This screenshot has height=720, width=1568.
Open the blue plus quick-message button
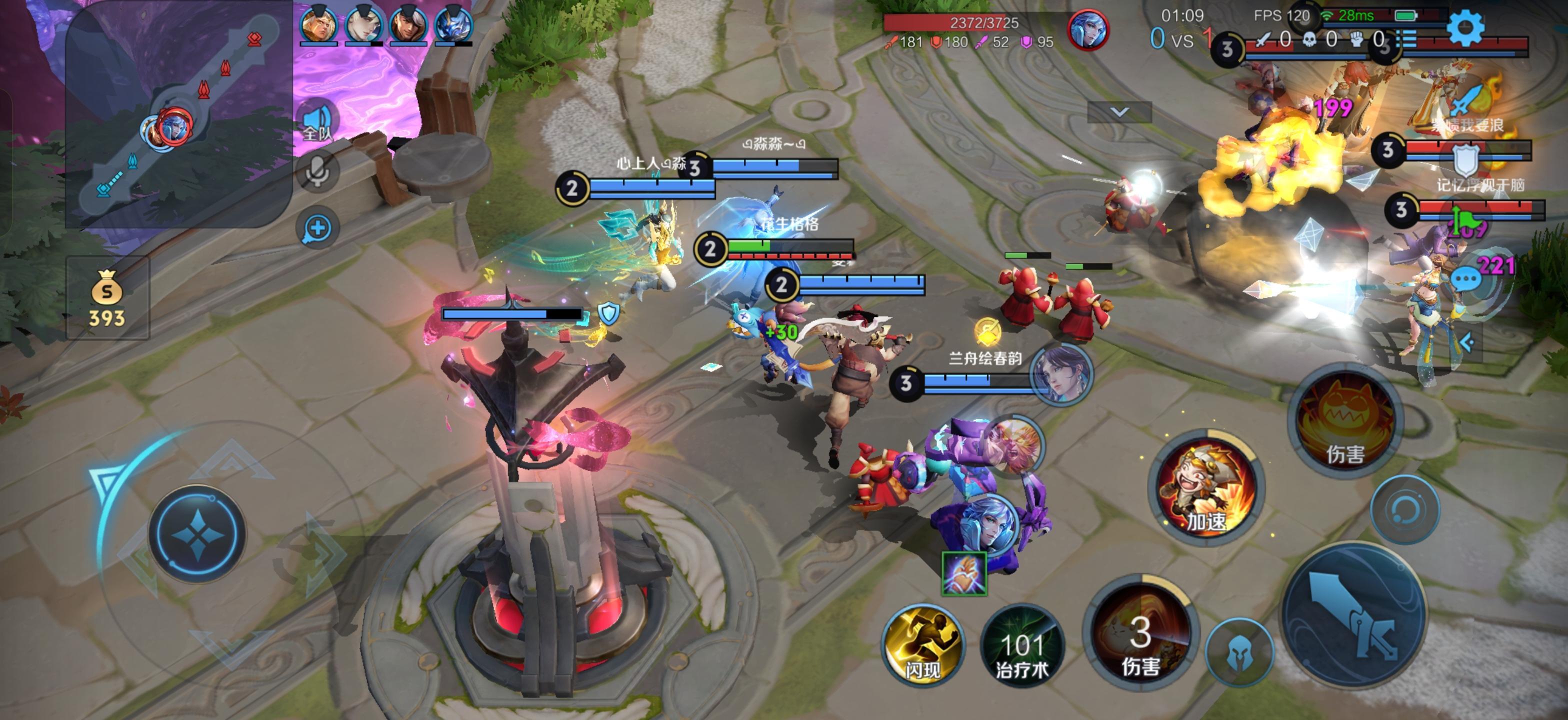tap(317, 229)
